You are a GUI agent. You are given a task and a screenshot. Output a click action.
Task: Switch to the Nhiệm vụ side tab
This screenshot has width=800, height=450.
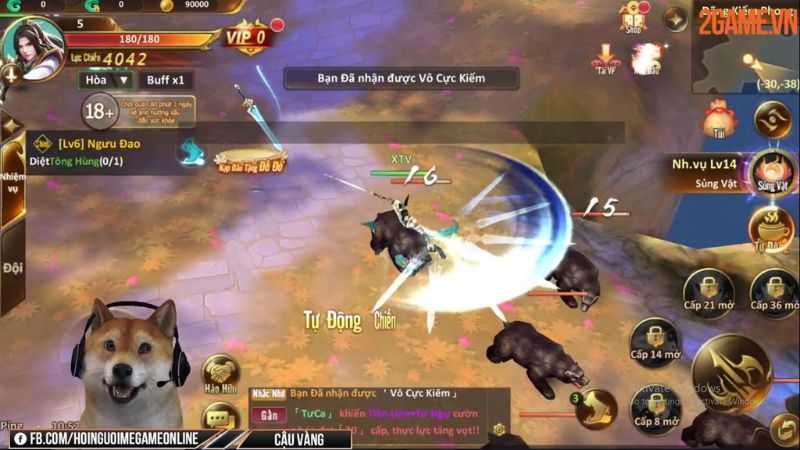(11, 187)
